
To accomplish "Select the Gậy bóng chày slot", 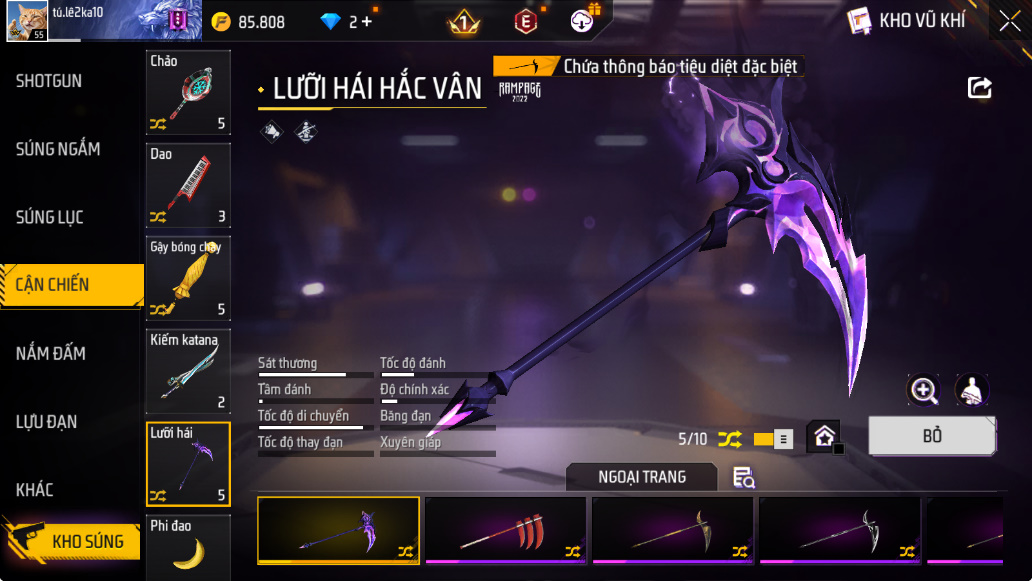I will tap(188, 278).
